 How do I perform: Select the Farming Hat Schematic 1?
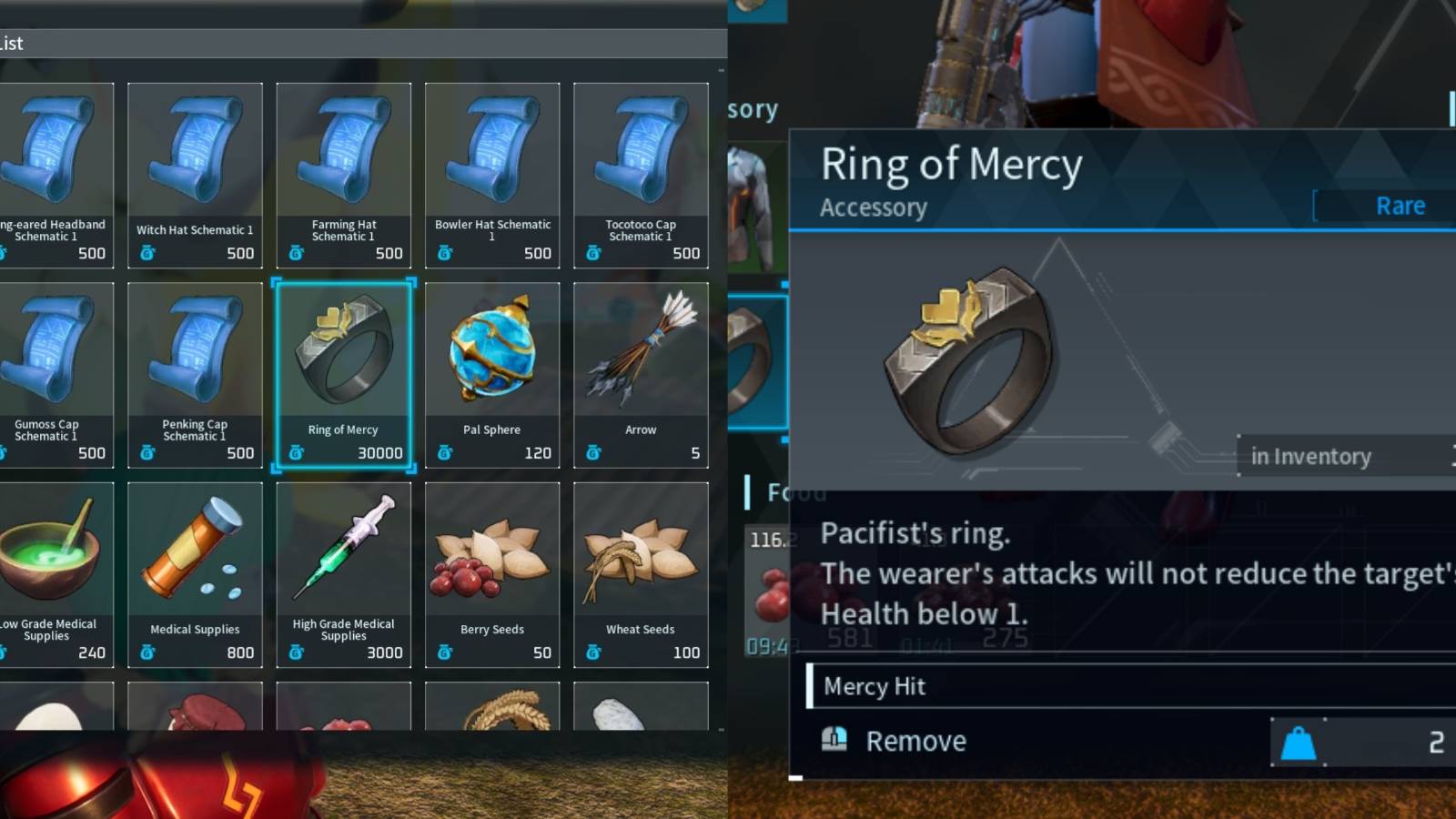tap(344, 175)
